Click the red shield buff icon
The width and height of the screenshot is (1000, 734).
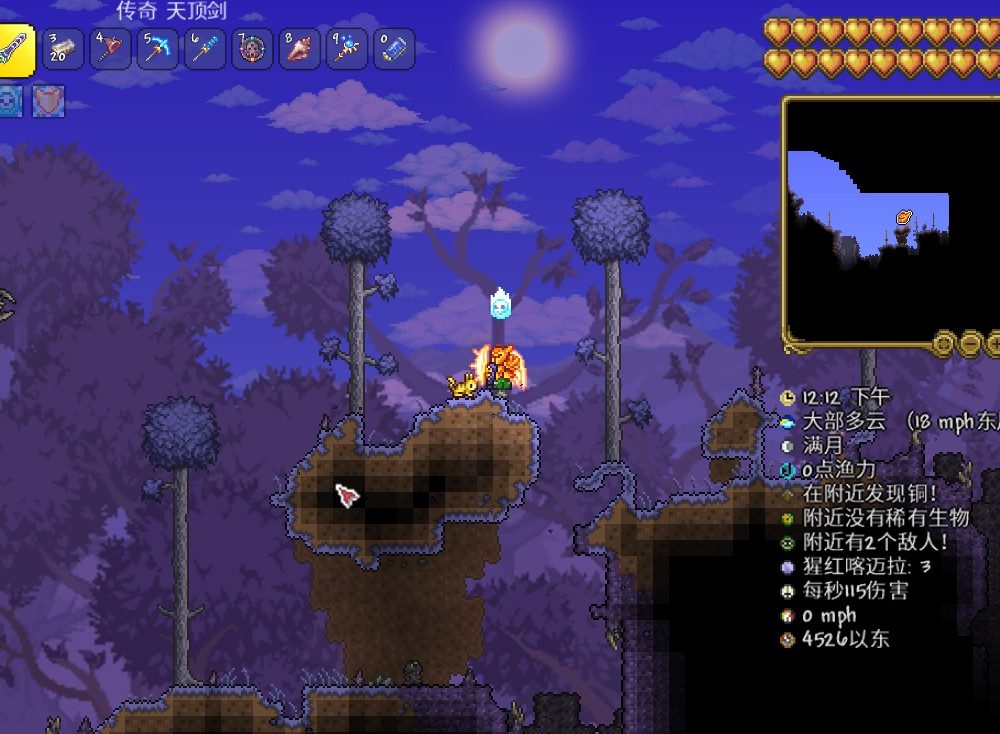pyautogui.click(x=49, y=102)
